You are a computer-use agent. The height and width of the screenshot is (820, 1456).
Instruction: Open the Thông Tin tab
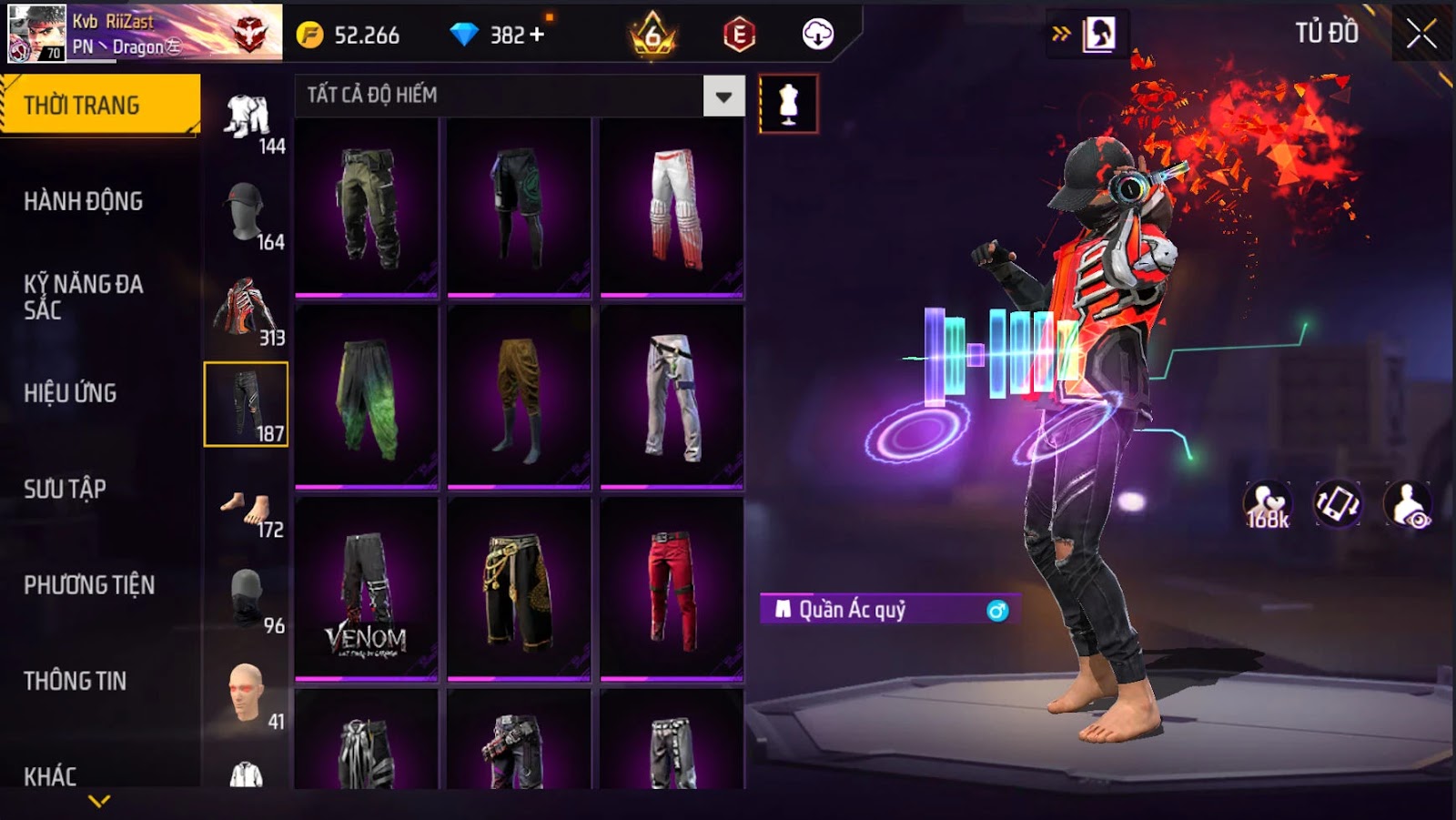[76, 681]
